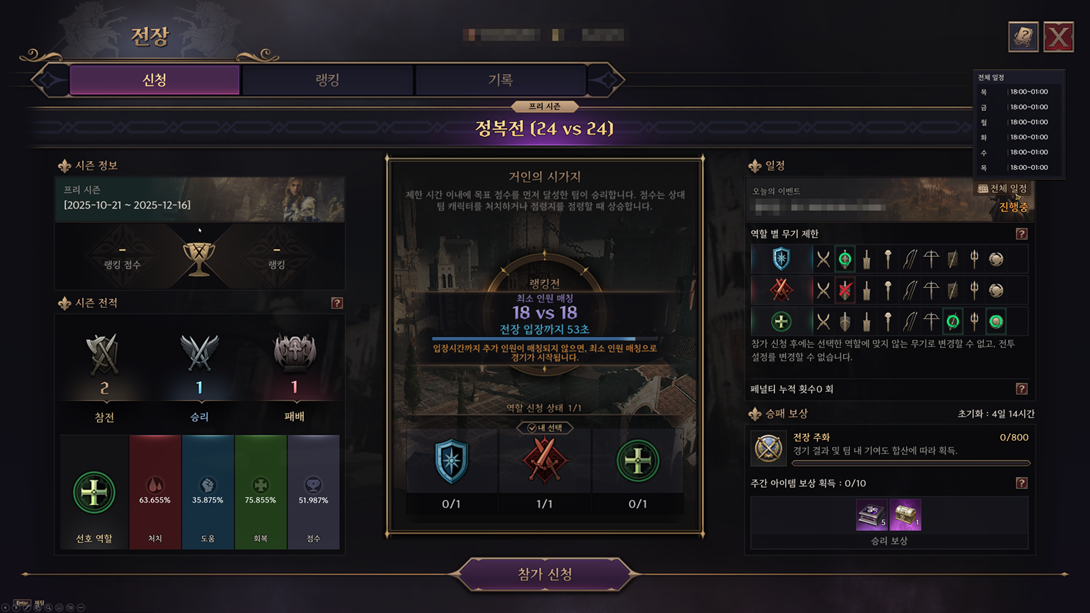Switch to the 랭킹 tab

327,80
